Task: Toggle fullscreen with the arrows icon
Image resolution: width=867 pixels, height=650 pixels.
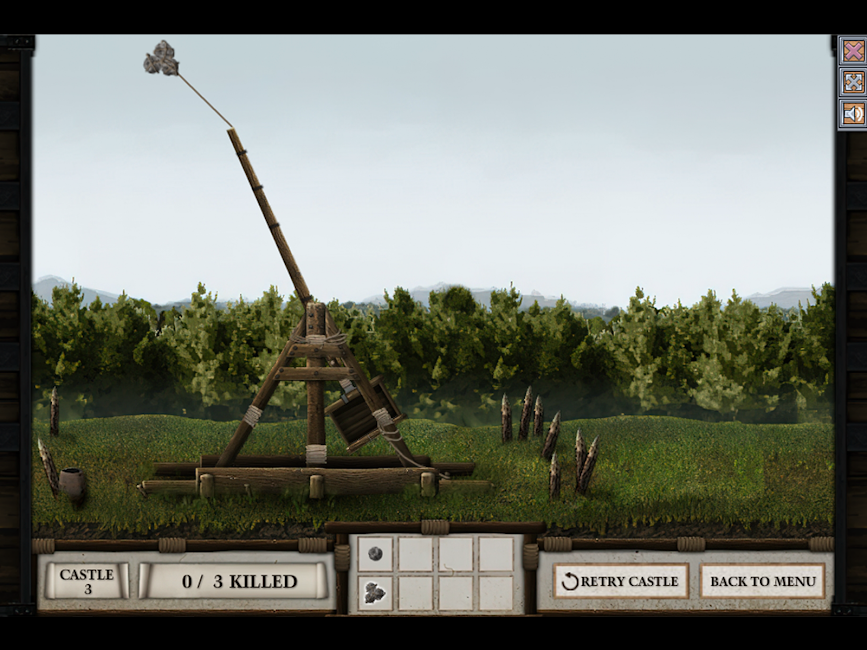Action: [x=853, y=82]
